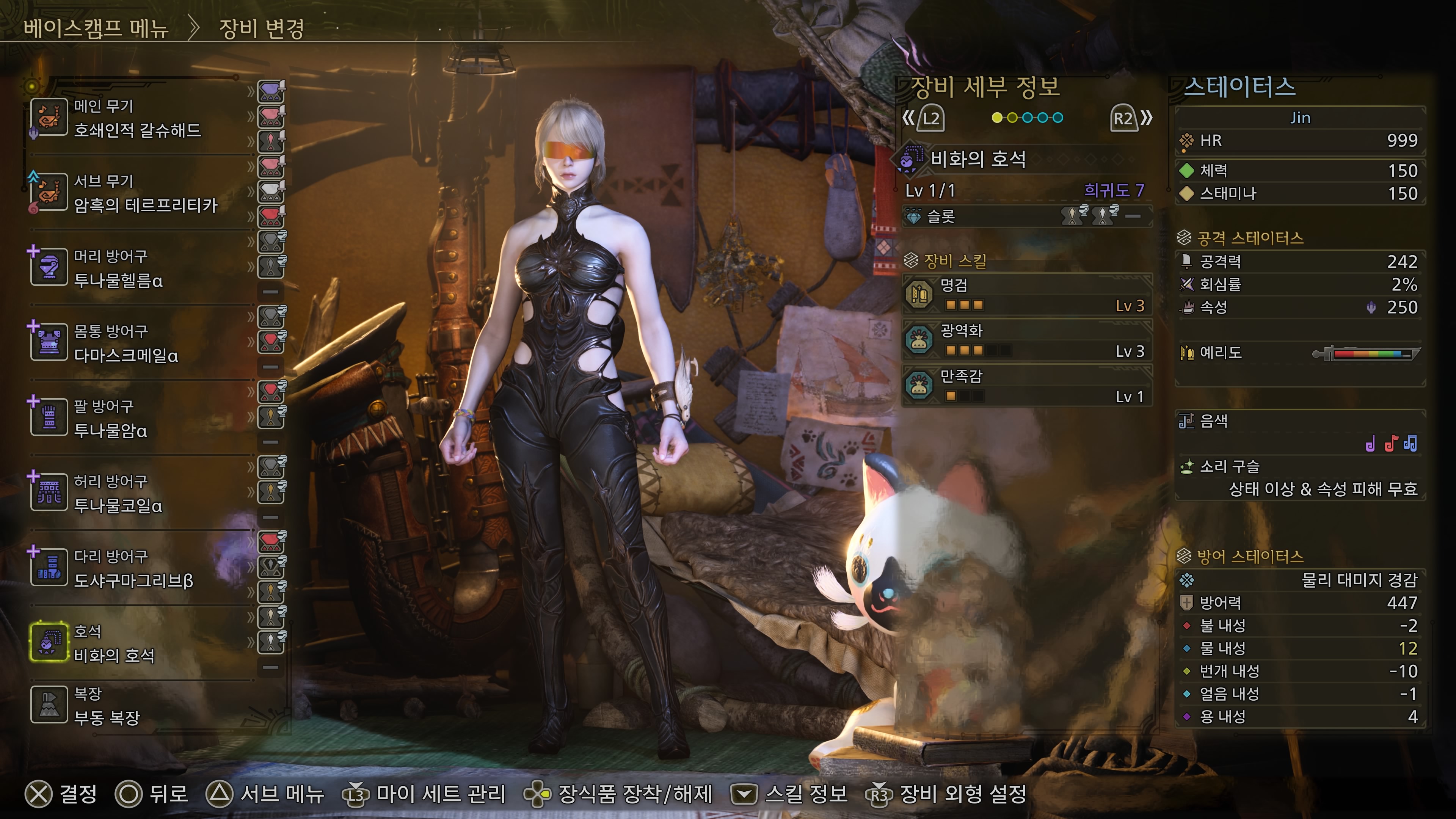Screen dimensions: 1456x819
Task: Select main weapon 호쇄인적 갈슈해드
Action: click(x=138, y=118)
